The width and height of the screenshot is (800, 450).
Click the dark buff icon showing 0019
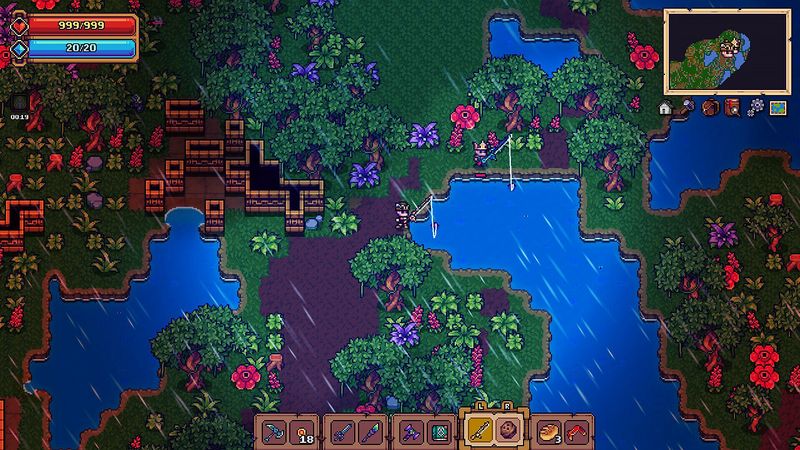point(18,102)
